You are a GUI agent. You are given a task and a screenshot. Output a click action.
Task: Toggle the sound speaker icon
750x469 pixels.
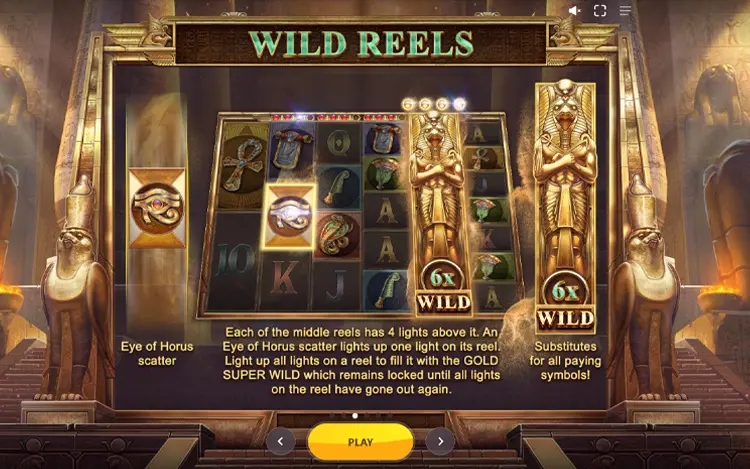pos(575,11)
